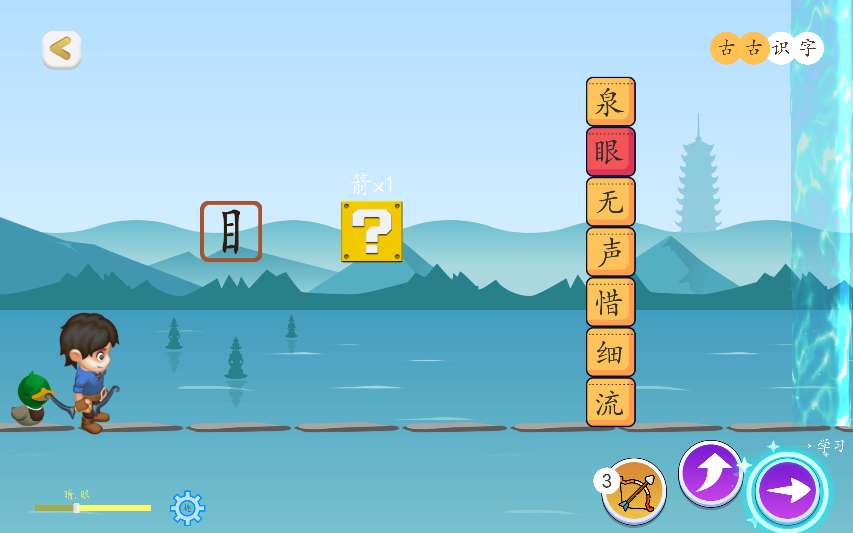This screenshot has width=853, height=533.
Task: Select the red 眼 character tile
Action: 610,152
